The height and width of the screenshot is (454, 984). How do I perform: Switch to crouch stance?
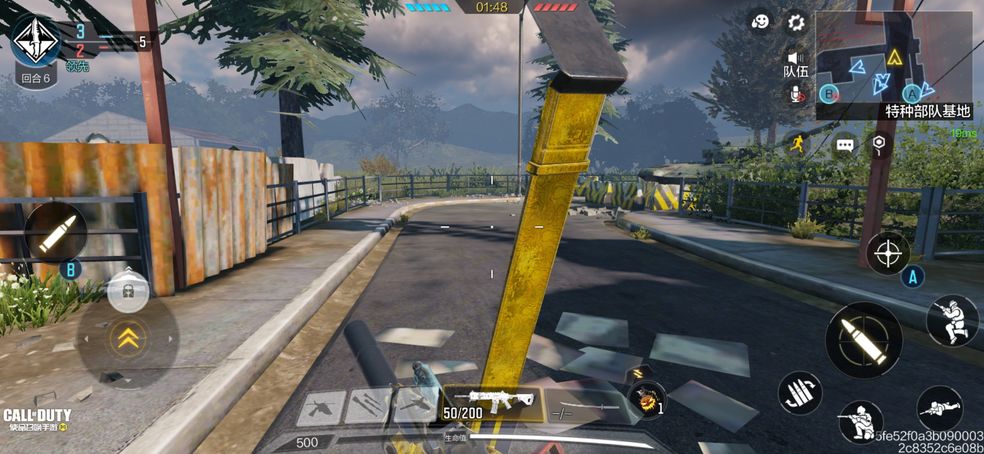[860, 422]
